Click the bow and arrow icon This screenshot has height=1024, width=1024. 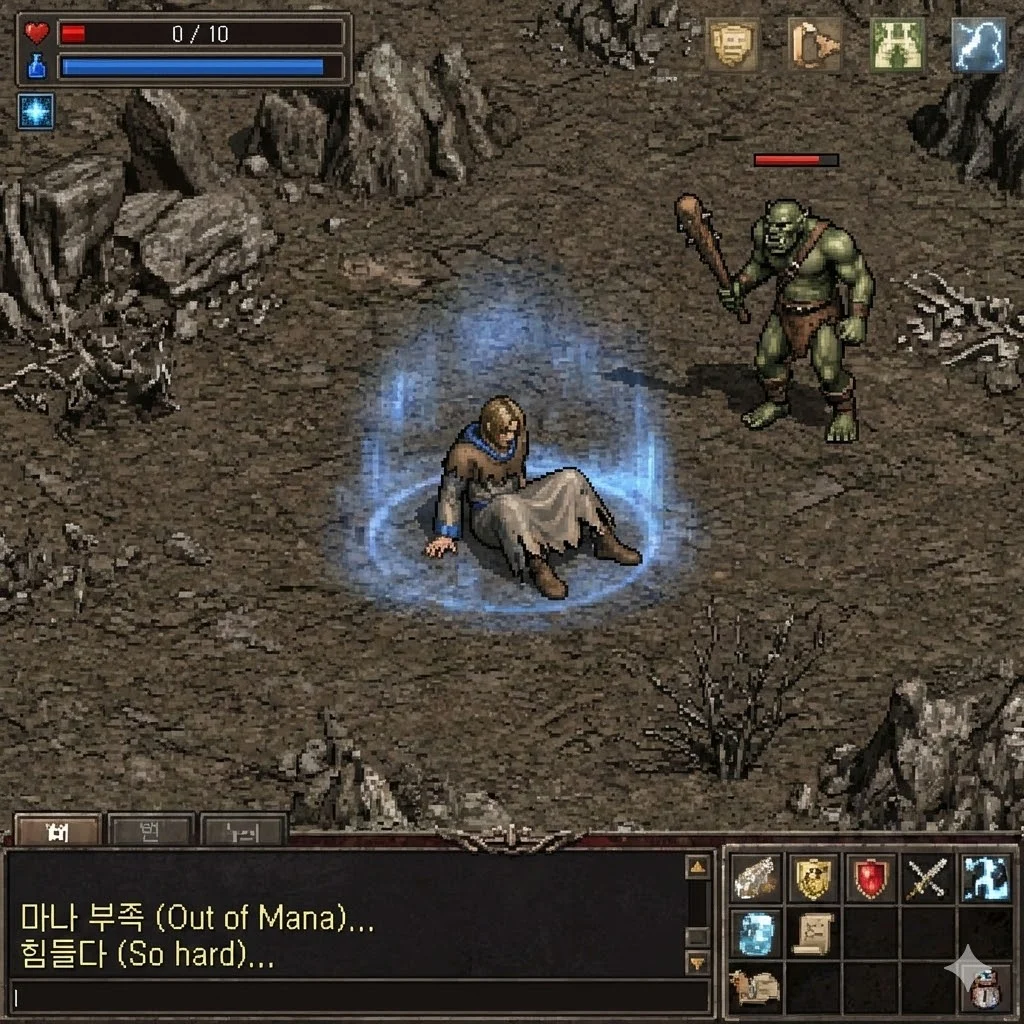point(814,44)
